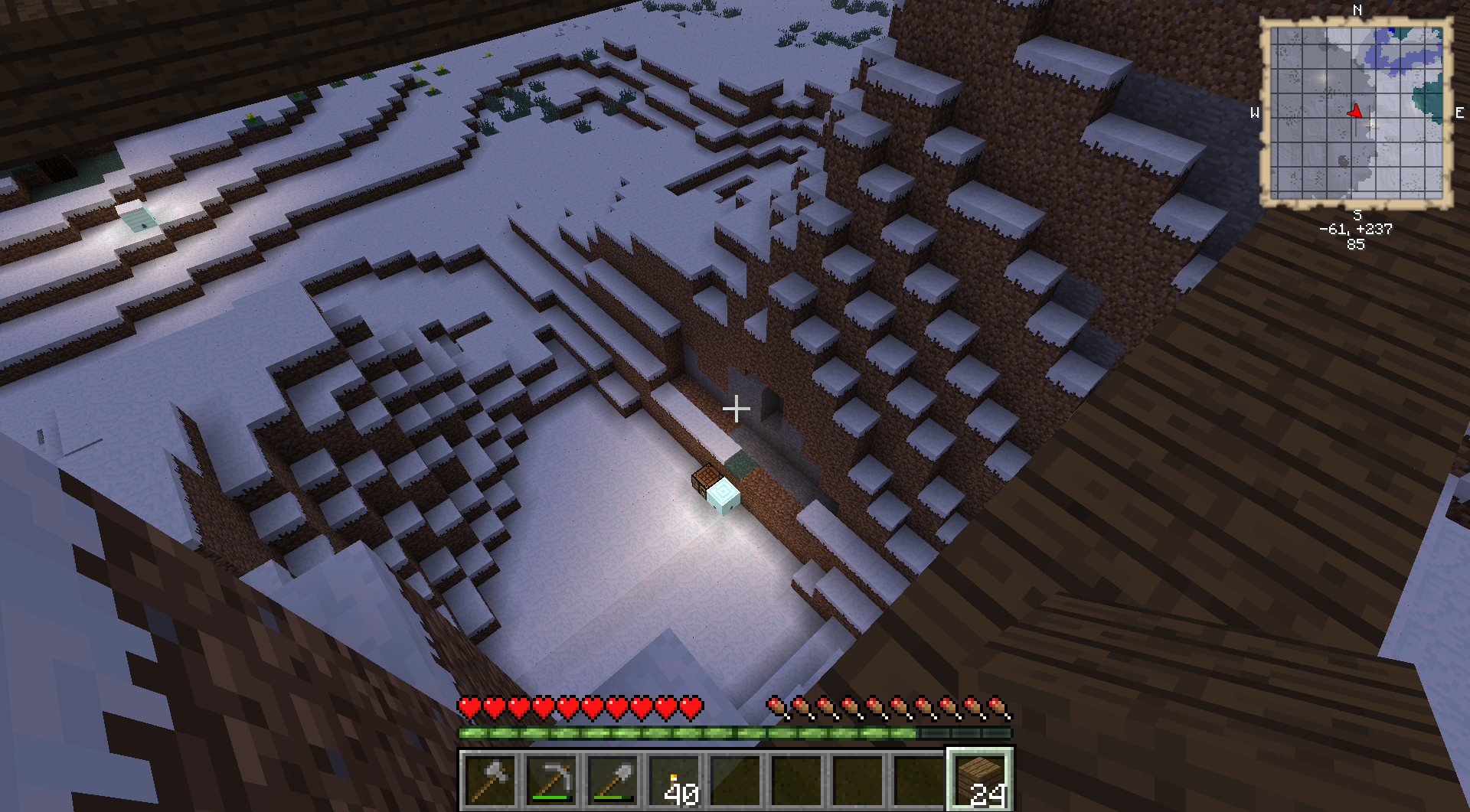The width and height of the screenshot is (1470, 812).
Task: Select the pickaxe hotbar slot
Action: (x=551, y=780)
